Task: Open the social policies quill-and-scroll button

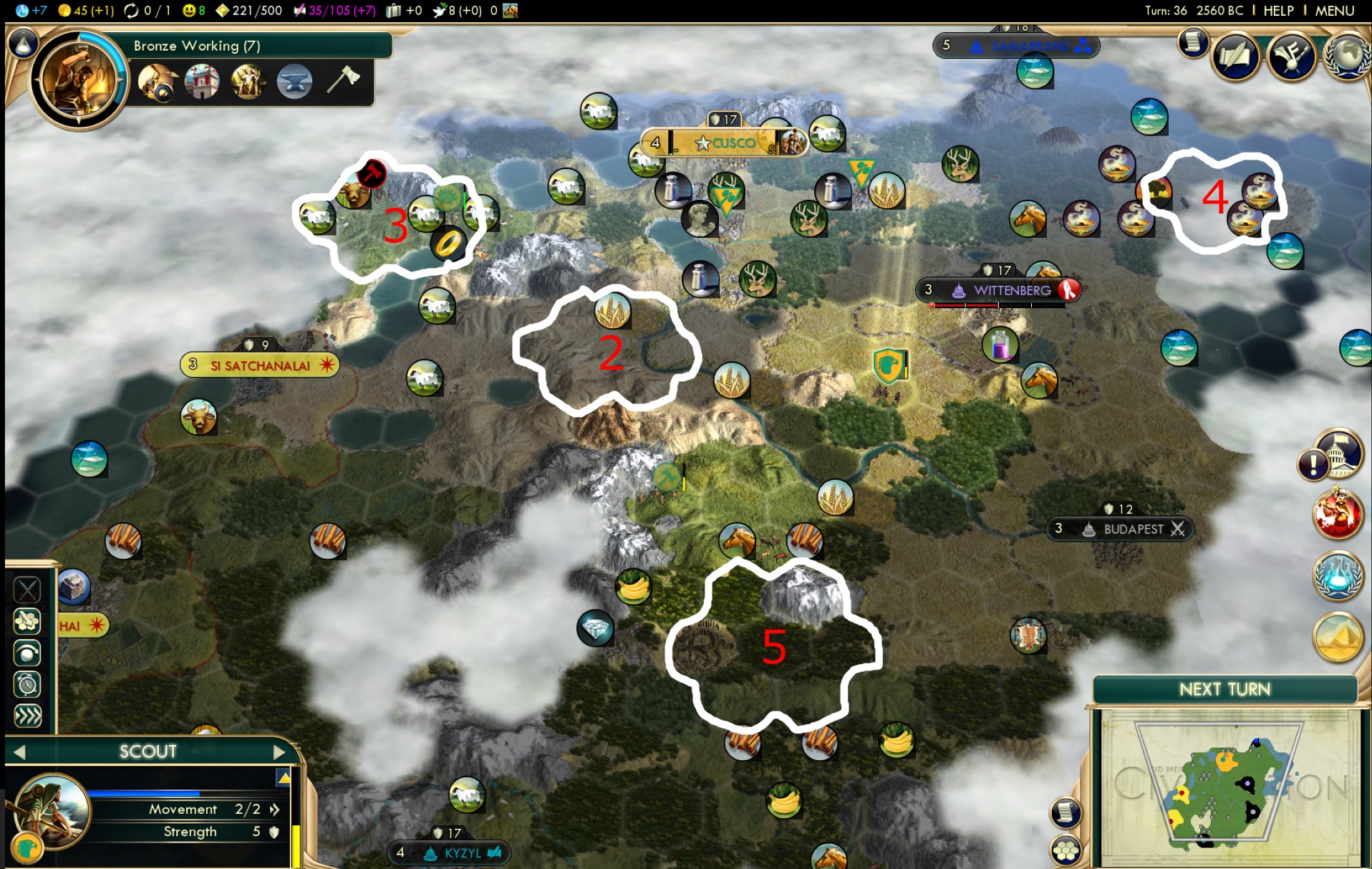Action: [1235, 57]
